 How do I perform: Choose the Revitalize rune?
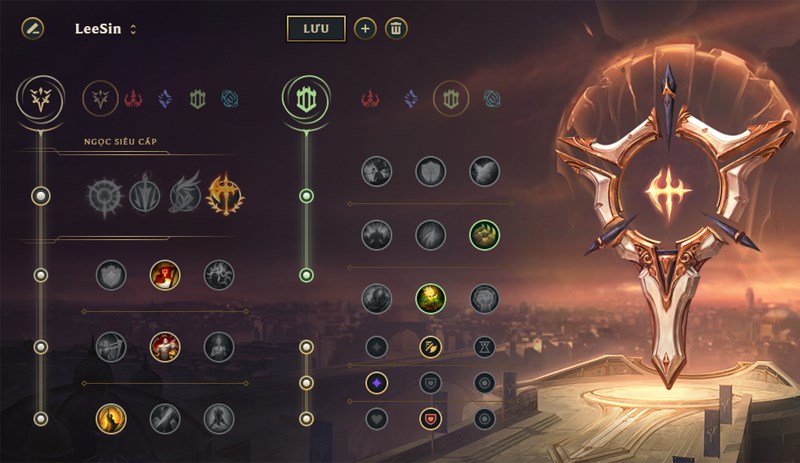click(430, 297)
